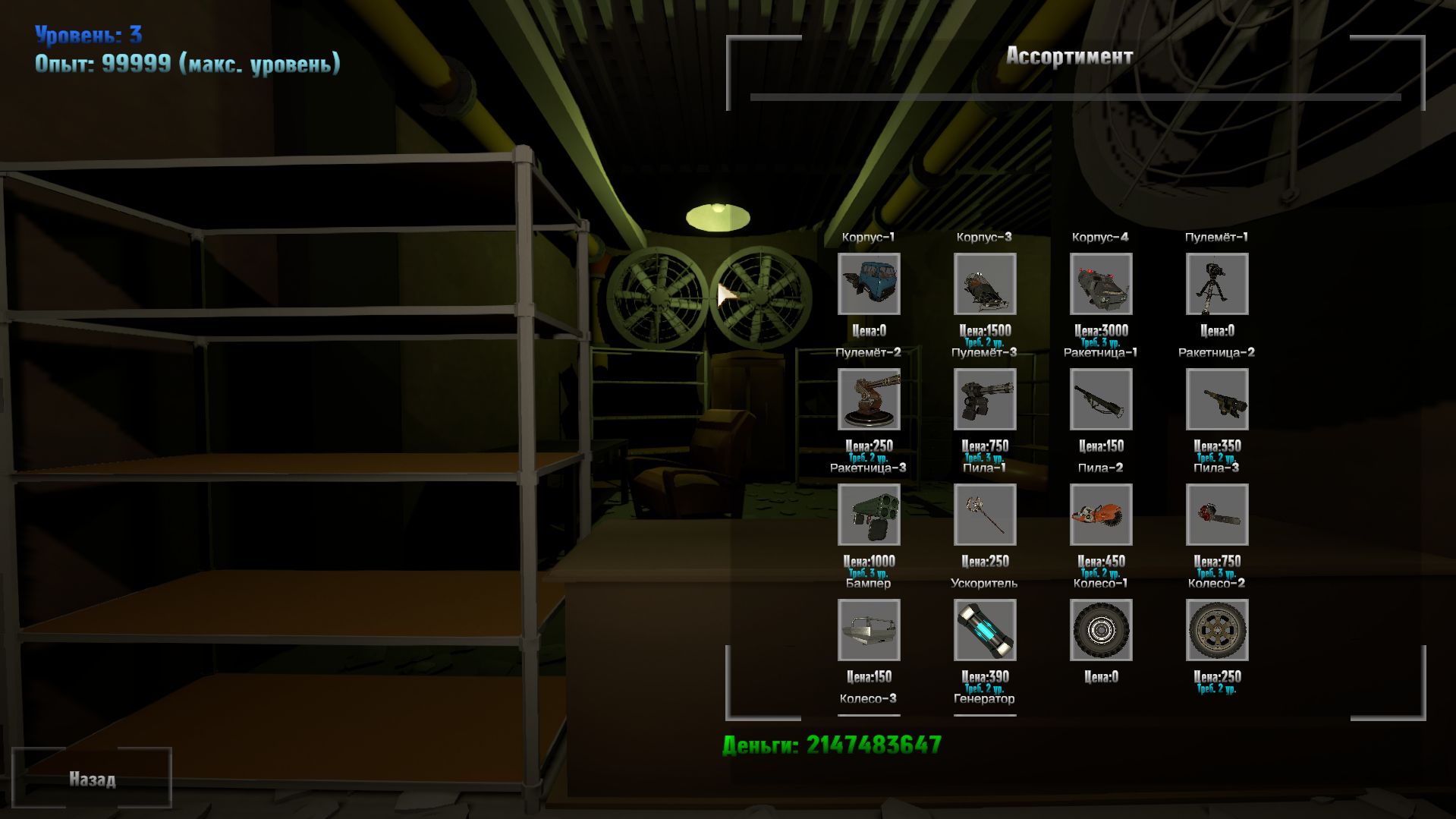Pick the free Пулемёт-1 machine gun
The width and height of the screenshot is (1456, 819).
(1218, 285)
